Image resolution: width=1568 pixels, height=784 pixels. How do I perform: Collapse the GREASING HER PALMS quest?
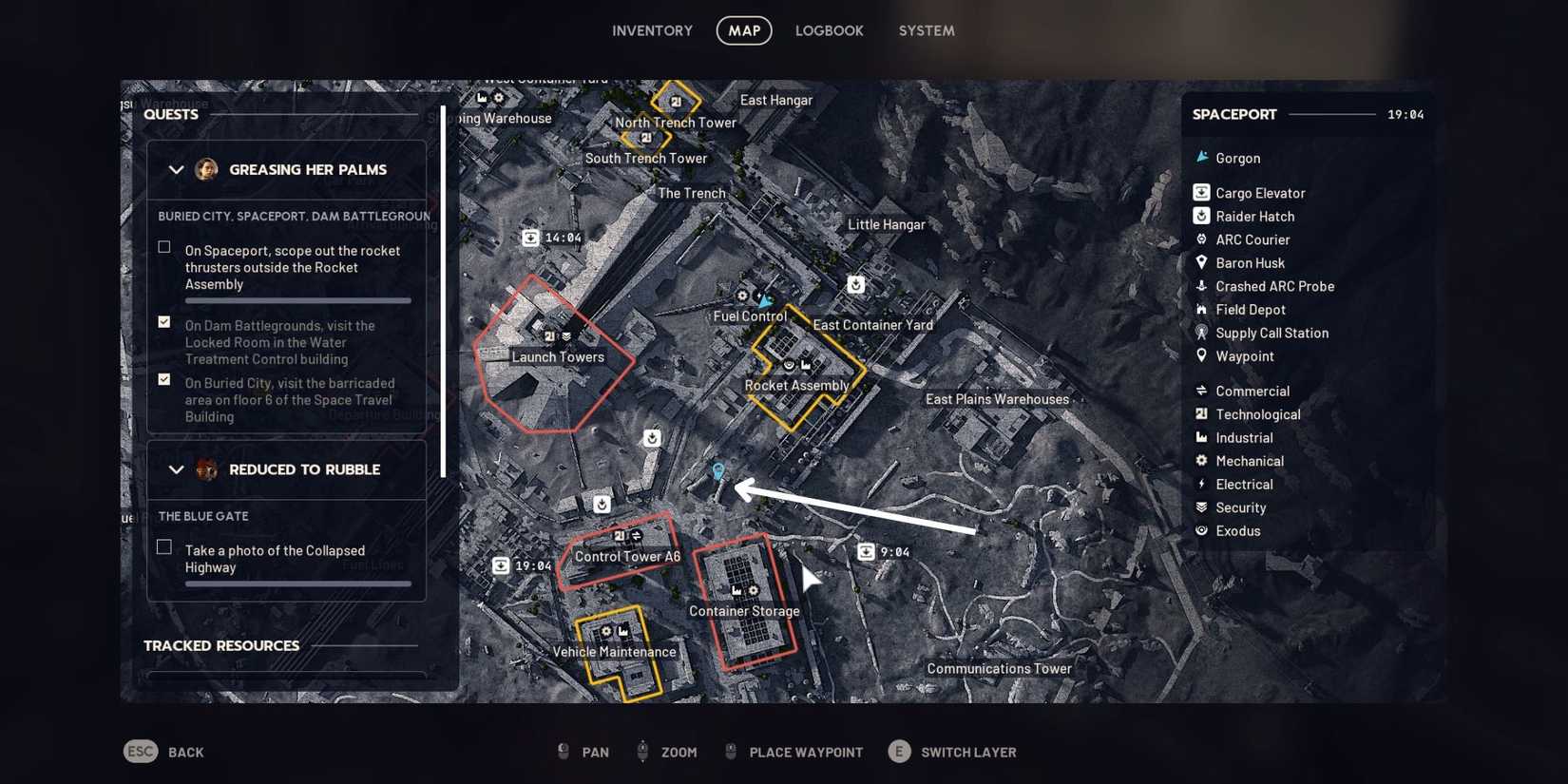coord(176,170)
